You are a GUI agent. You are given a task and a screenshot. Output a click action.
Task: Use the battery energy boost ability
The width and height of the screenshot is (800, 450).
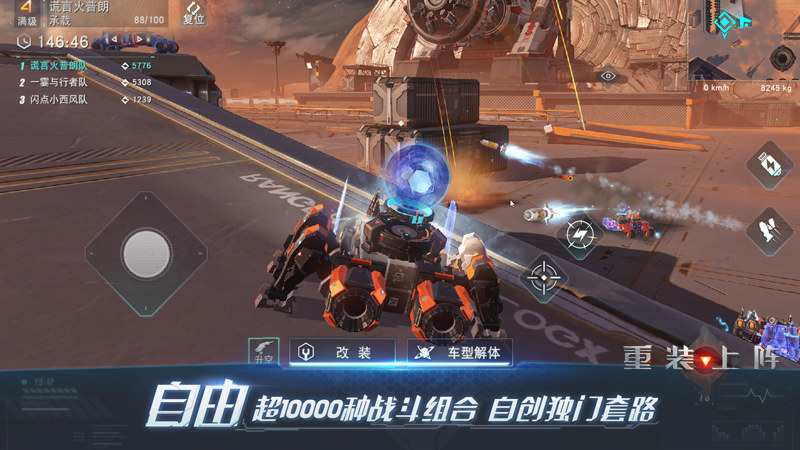coord(769,164)
